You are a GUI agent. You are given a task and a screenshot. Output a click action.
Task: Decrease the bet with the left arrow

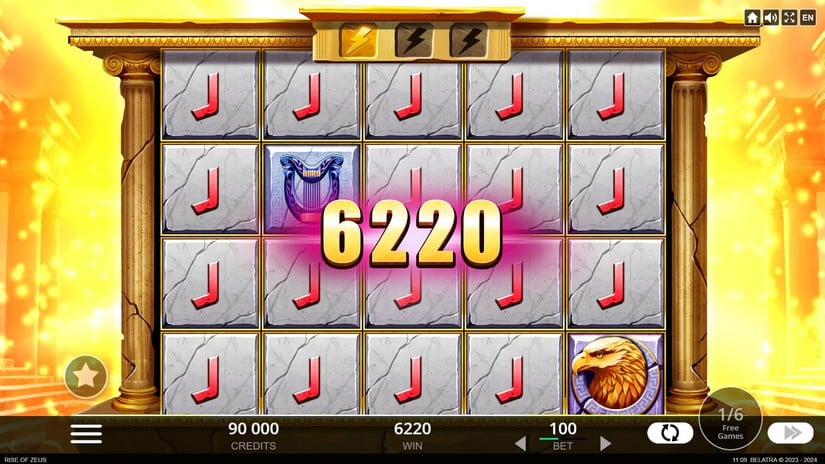tap(520, 442)
